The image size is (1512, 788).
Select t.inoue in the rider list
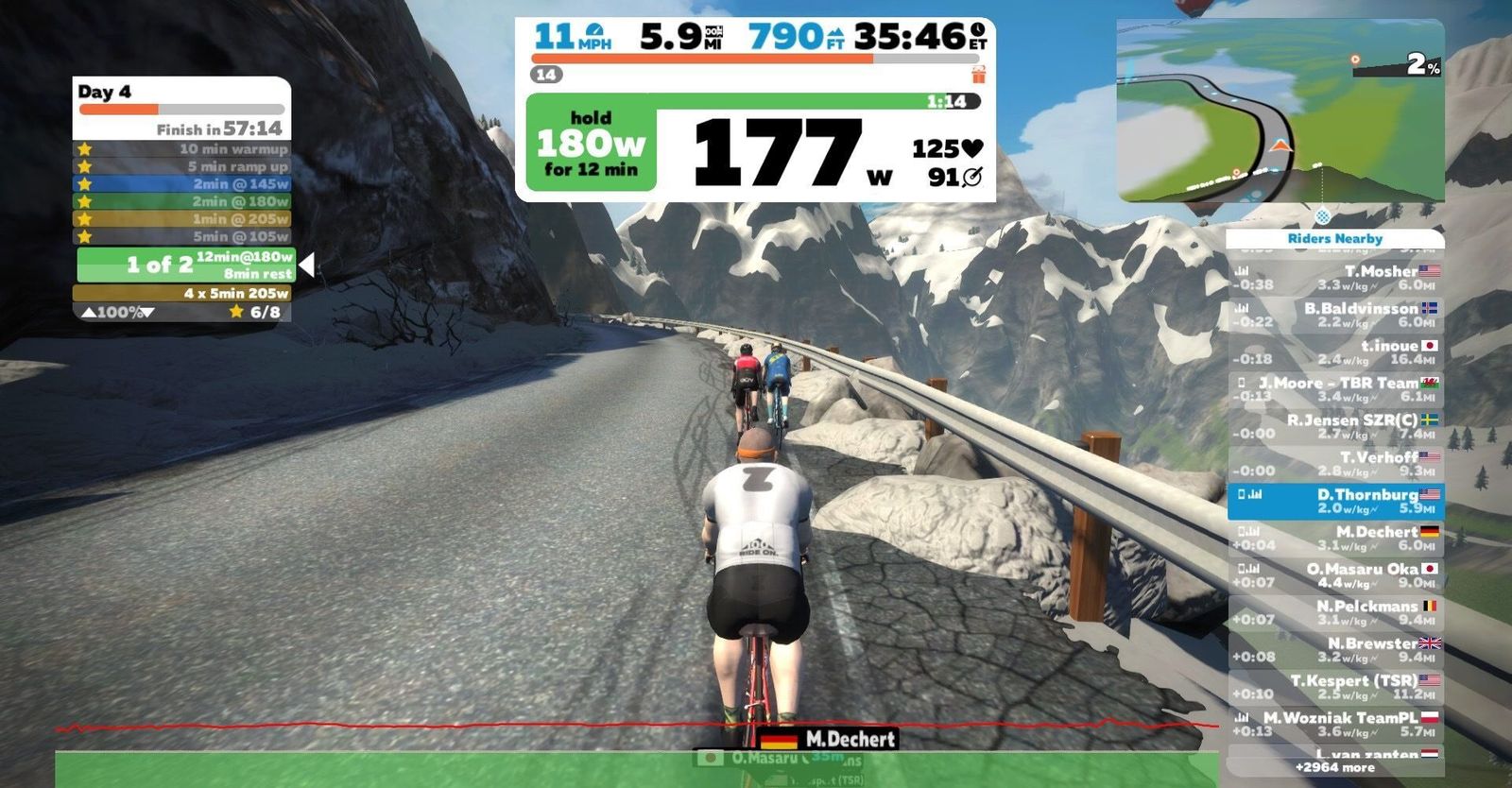1335,352
